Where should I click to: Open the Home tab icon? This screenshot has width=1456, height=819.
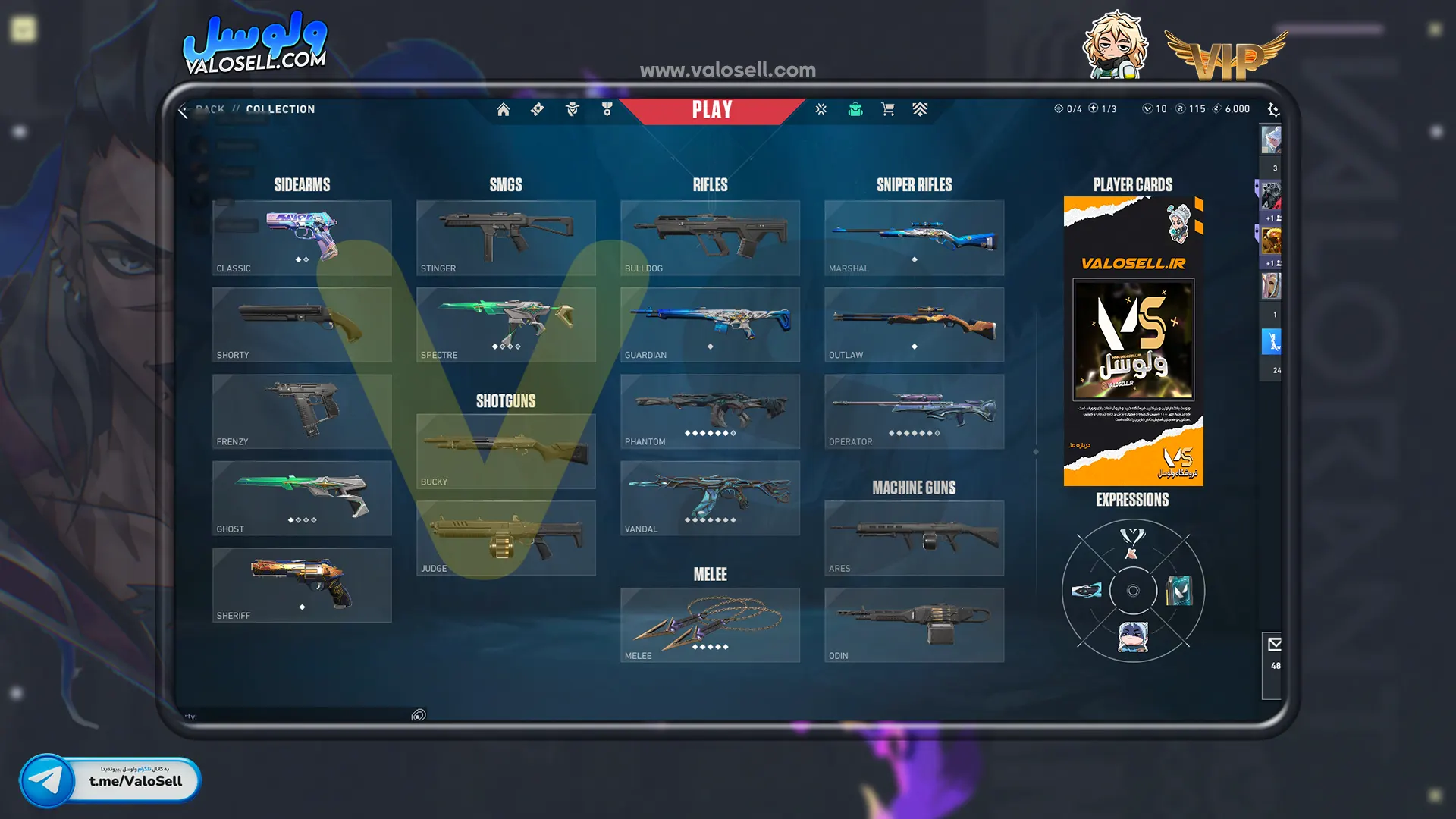[503, 110]
